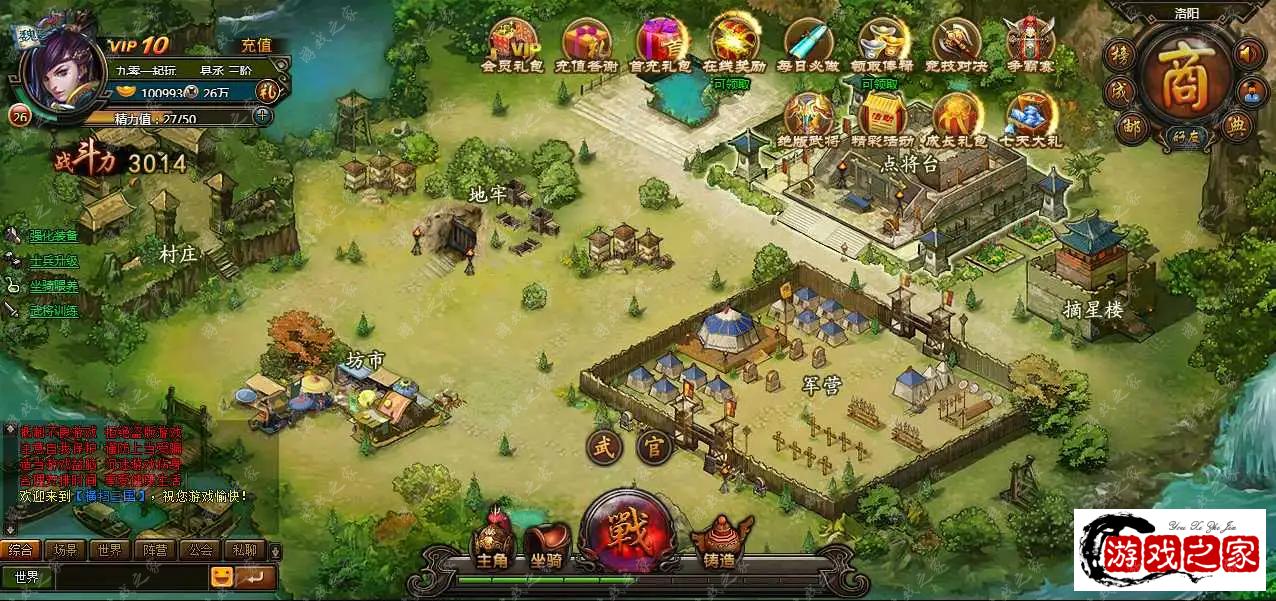Screen dimensions: 1276x601
Task: Click the 充值 recharge button
Action: coord(256,45)
